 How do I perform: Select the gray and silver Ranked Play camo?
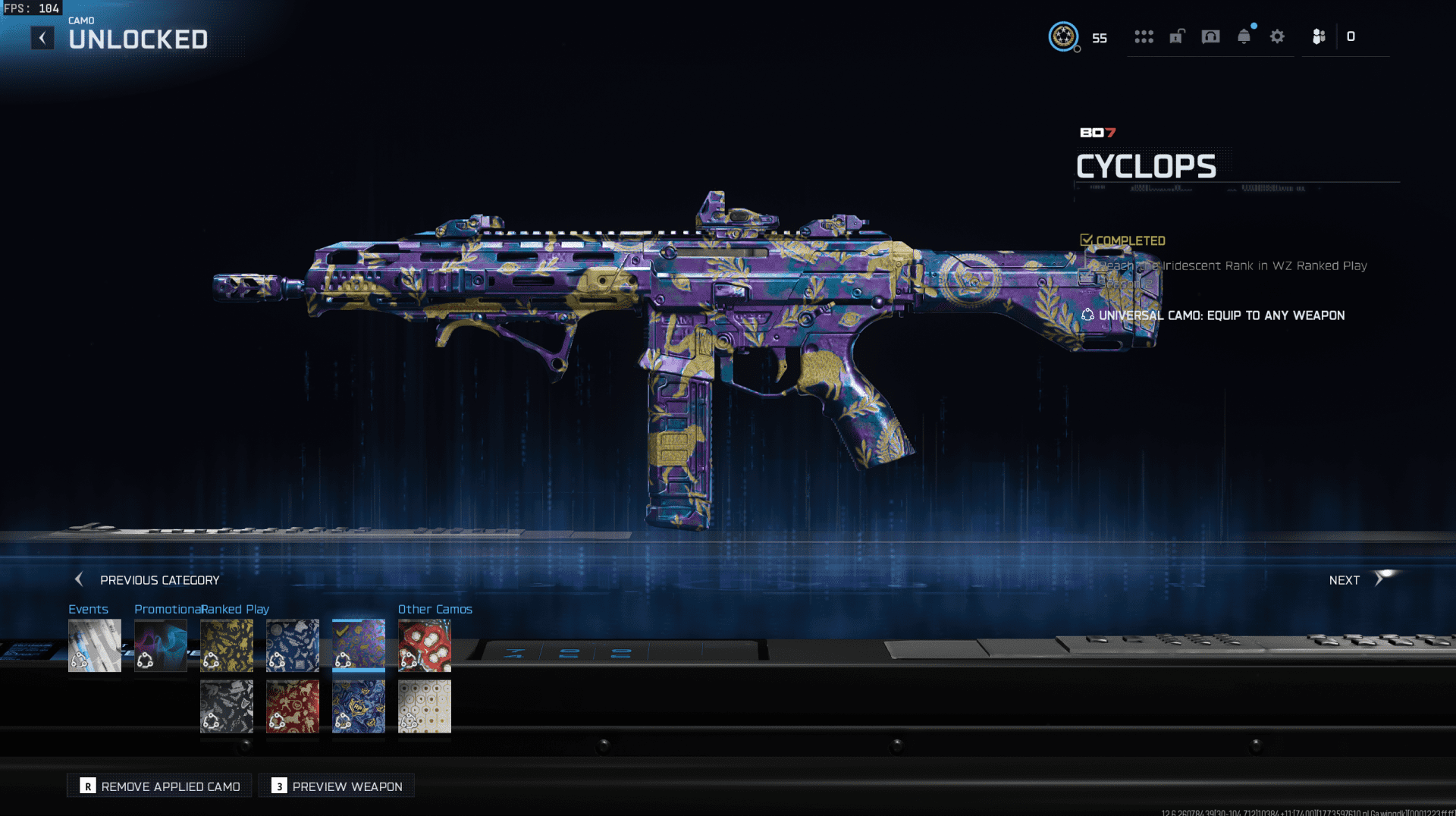click(227, 706)
